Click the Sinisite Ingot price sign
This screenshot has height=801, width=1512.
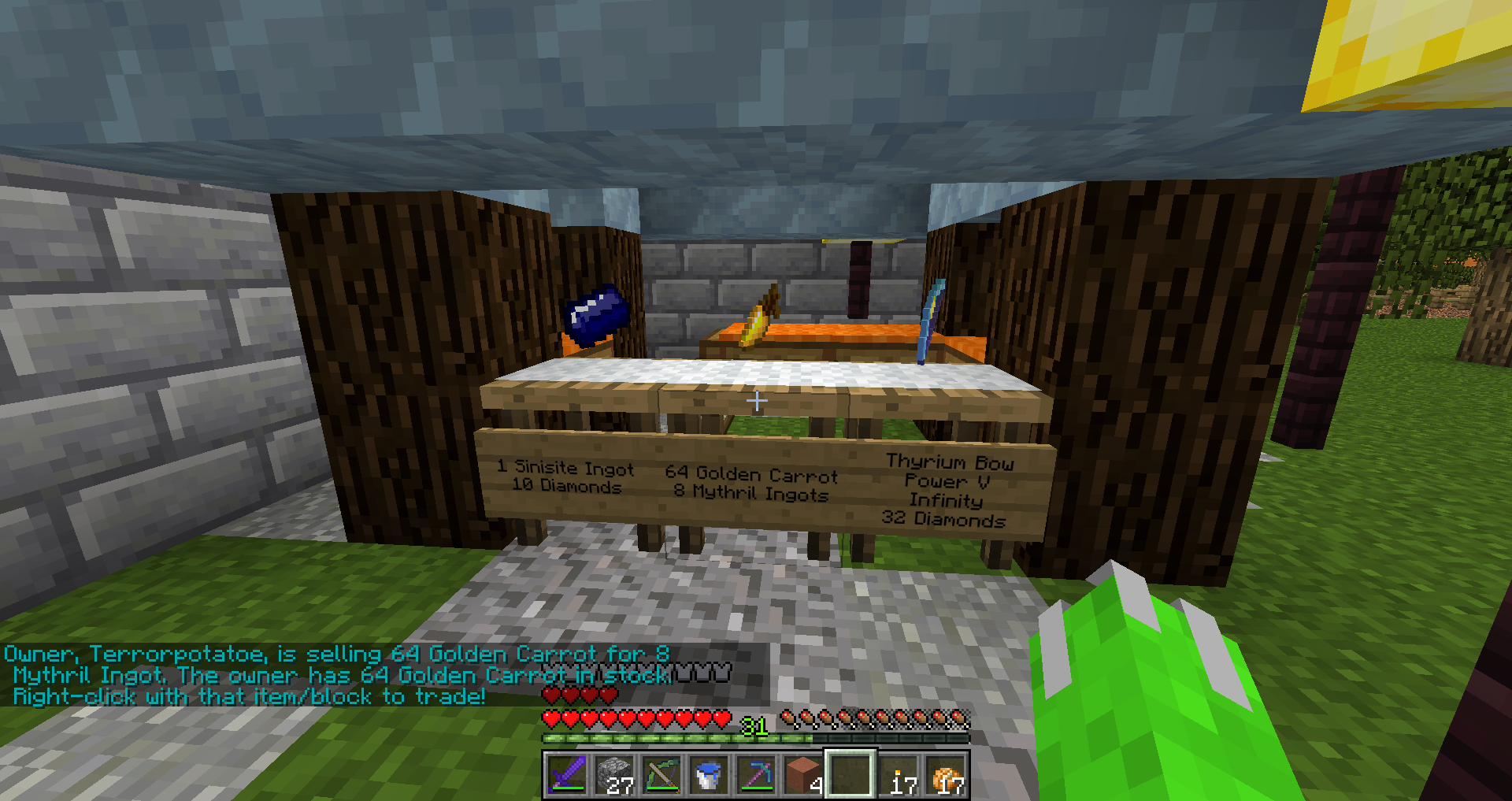click(564, 478)
